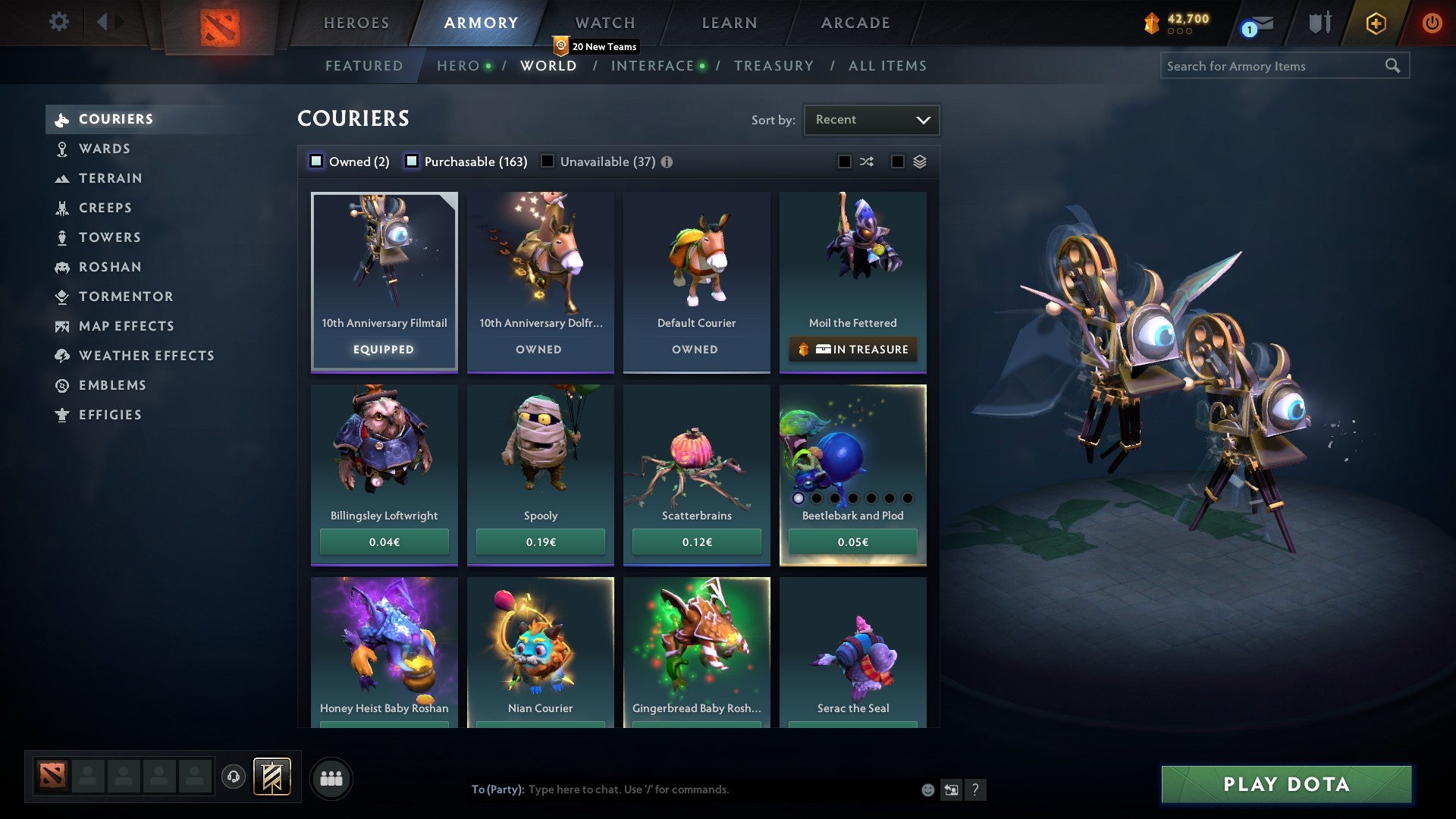Enable the Unavailable (37) checkbox
Image resolution: width=1456 pixels, height=819 pixels.
[x=548, y=161]
